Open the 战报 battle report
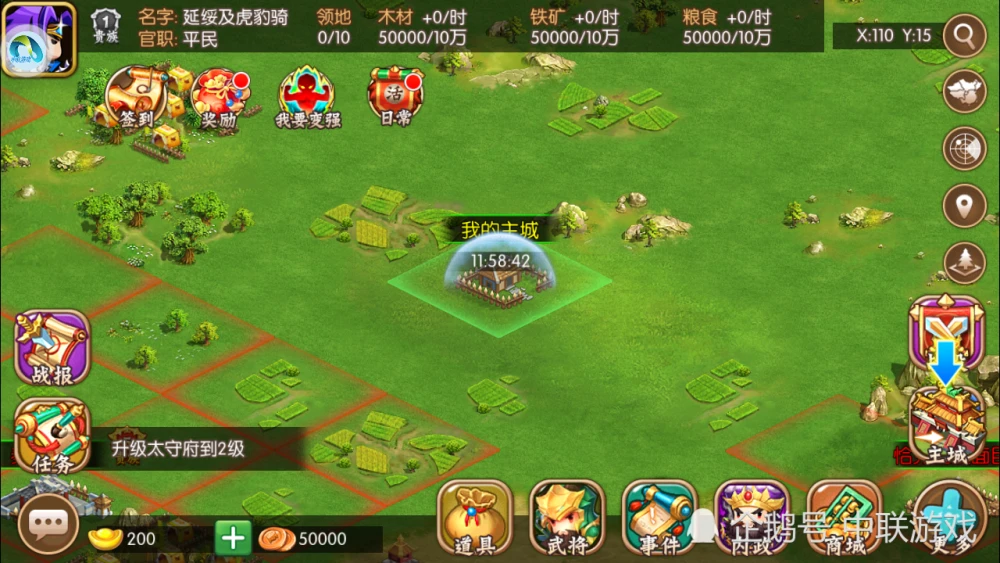Screen dimensions: 1000x563 point(52,348)
